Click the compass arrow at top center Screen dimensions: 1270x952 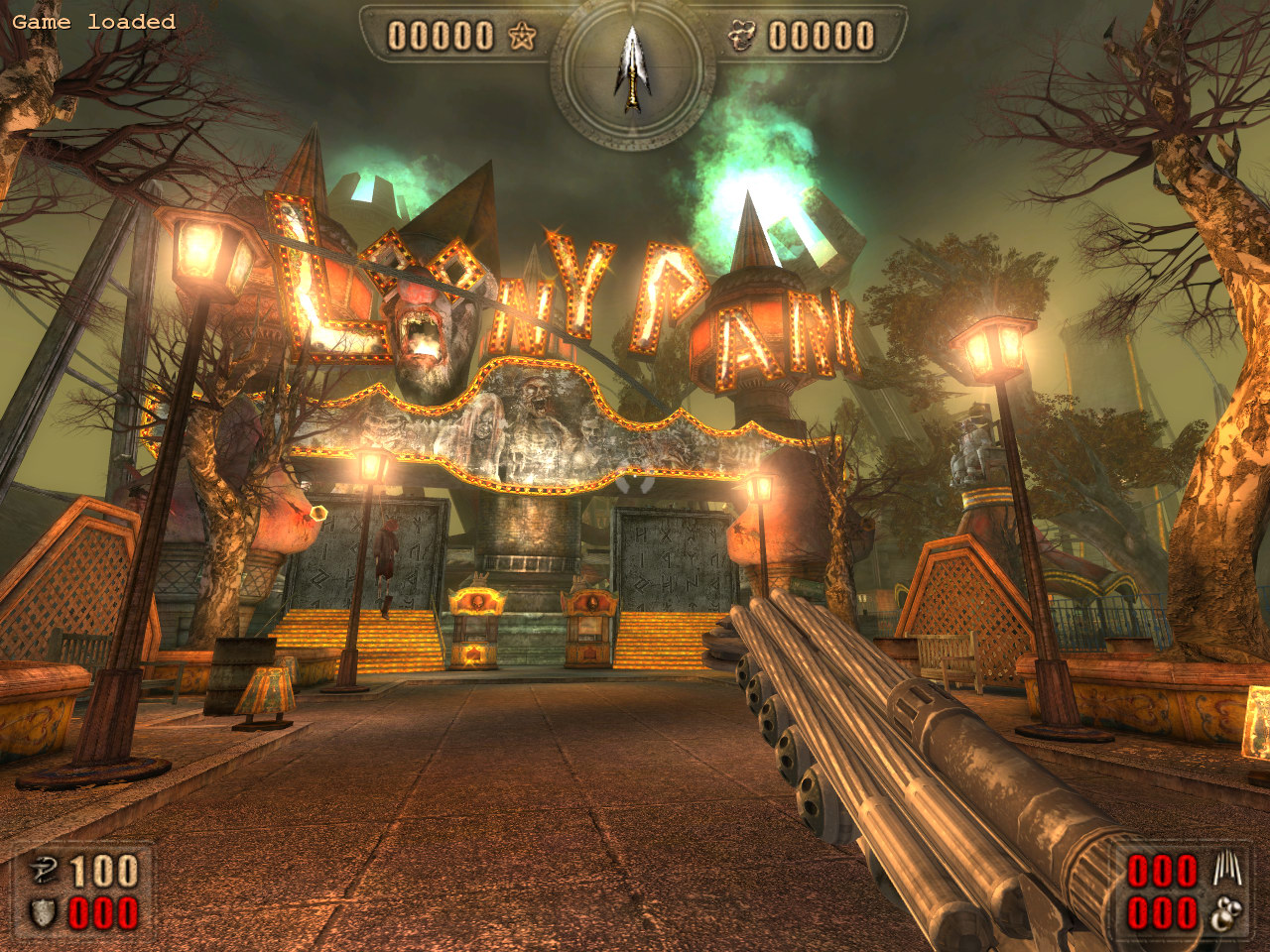click(x=631, y=65)
